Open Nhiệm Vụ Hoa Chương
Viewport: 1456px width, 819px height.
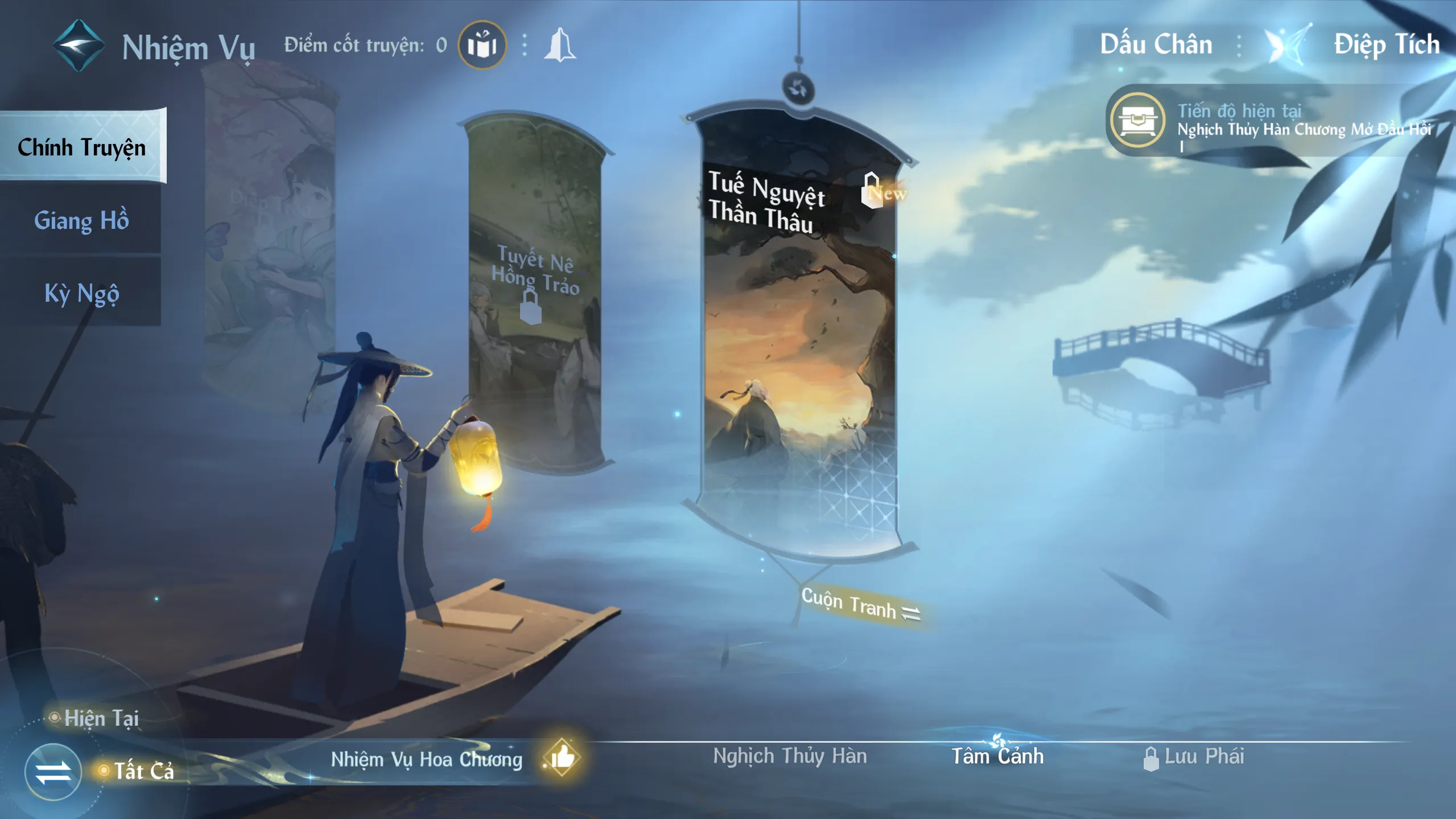(426, 759)
